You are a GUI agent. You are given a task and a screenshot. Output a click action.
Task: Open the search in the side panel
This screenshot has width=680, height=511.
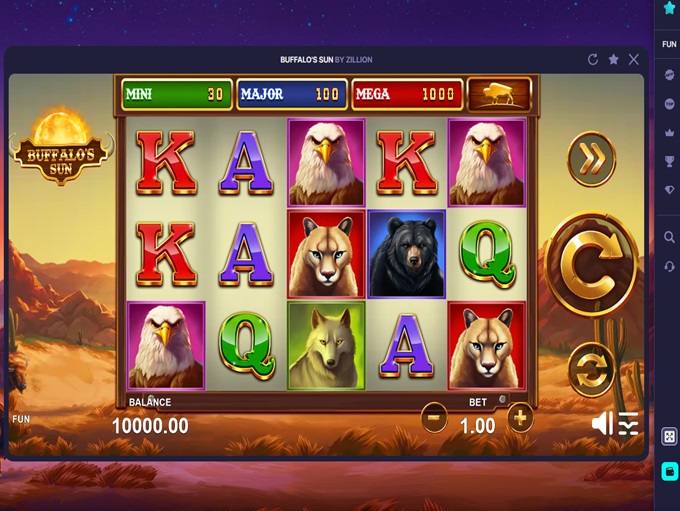669,237
